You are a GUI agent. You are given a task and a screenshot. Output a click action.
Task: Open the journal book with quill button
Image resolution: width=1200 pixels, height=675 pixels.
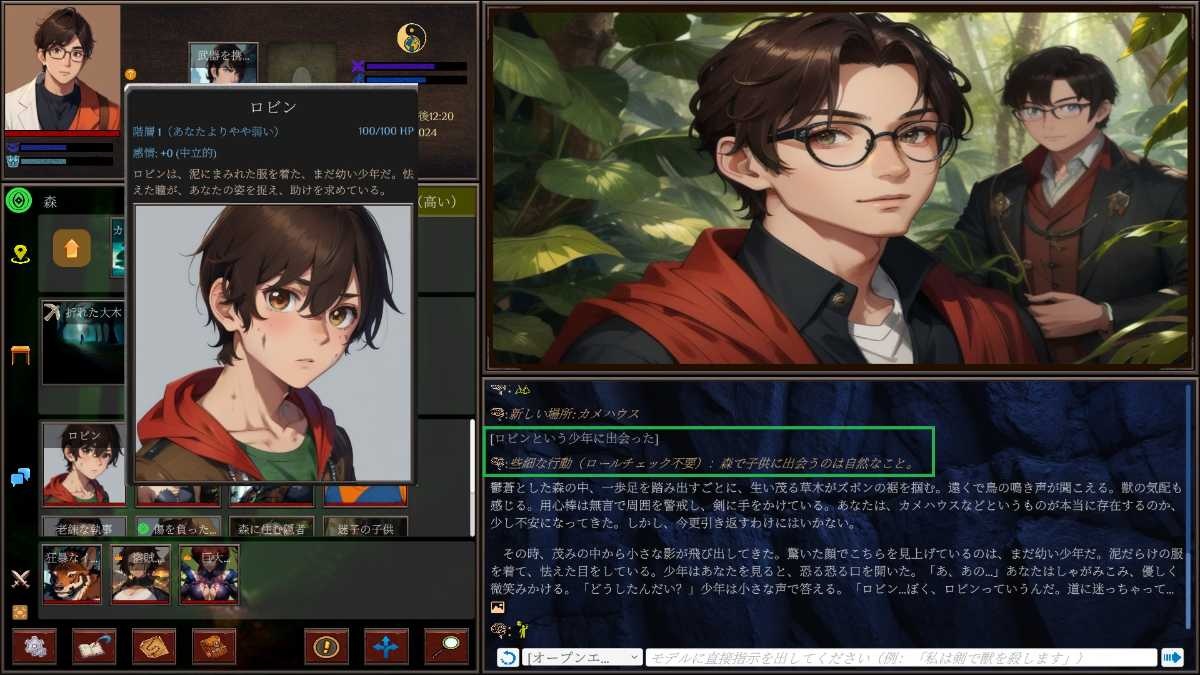point(94,647)
